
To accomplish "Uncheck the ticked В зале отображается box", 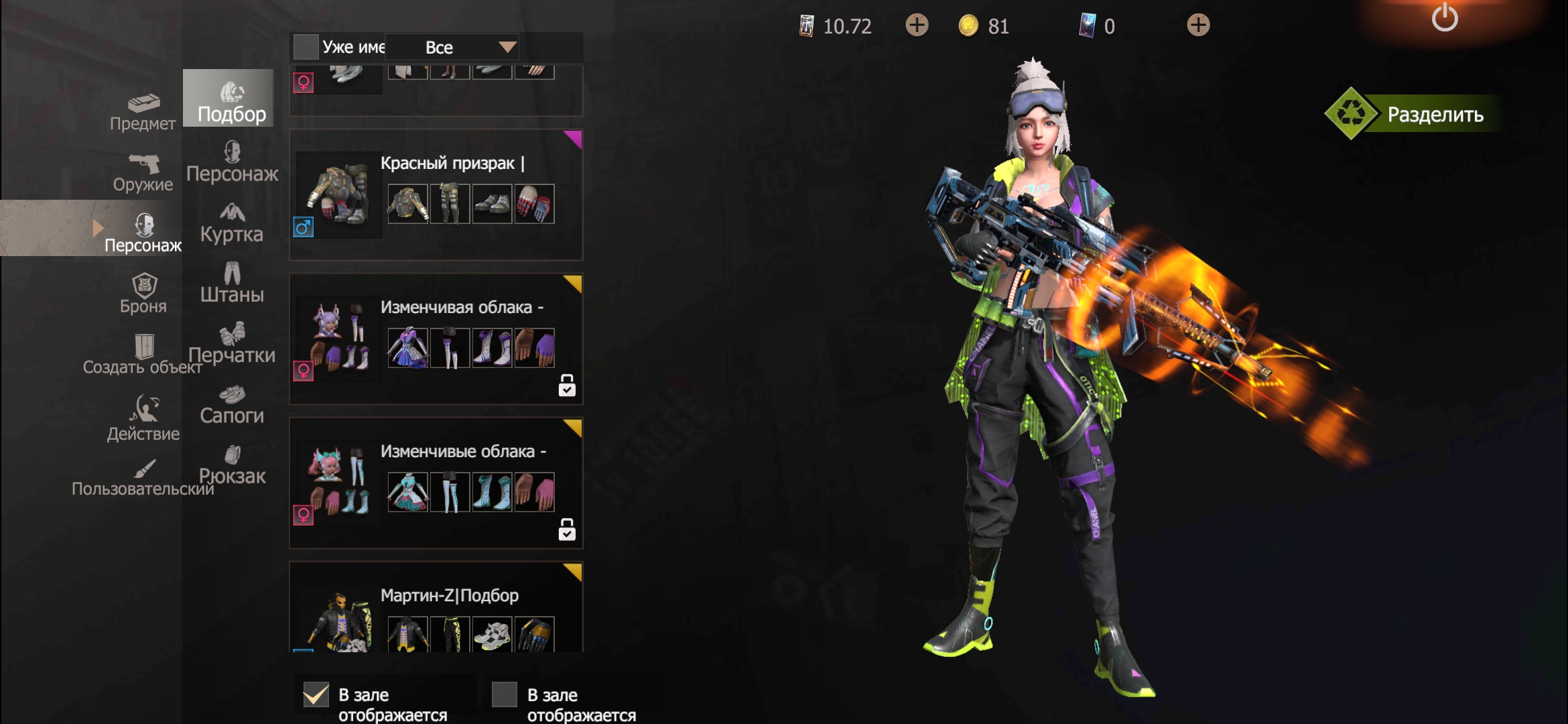I will tap(316, 695).
